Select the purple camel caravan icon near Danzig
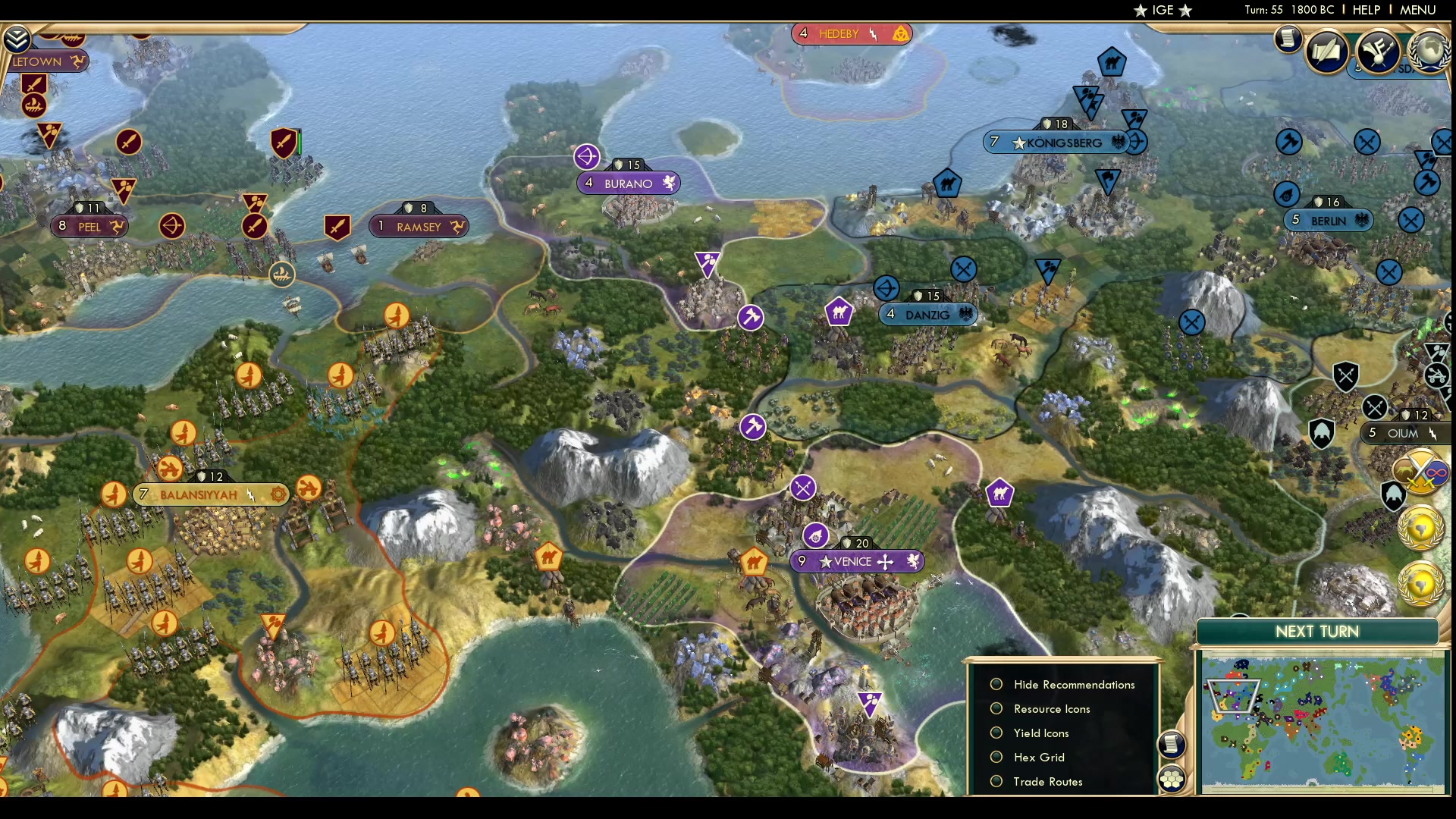The image size is (1456, 819). click(x=839, y=312)
